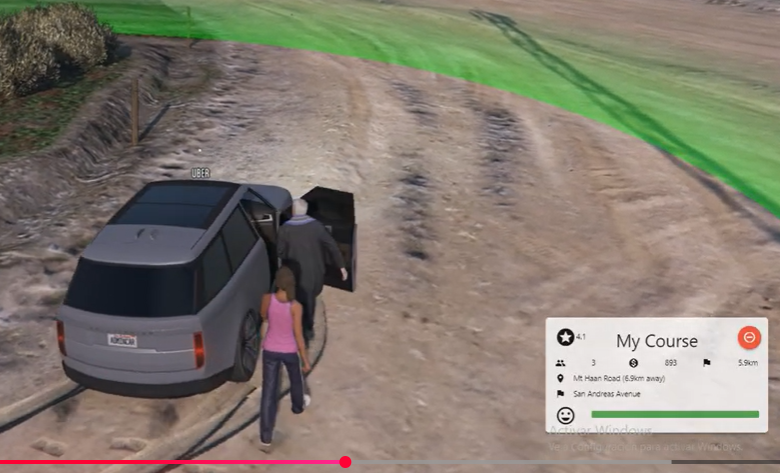Click the smiley face mood icon
Screen dimensions: 780x473
566,414
